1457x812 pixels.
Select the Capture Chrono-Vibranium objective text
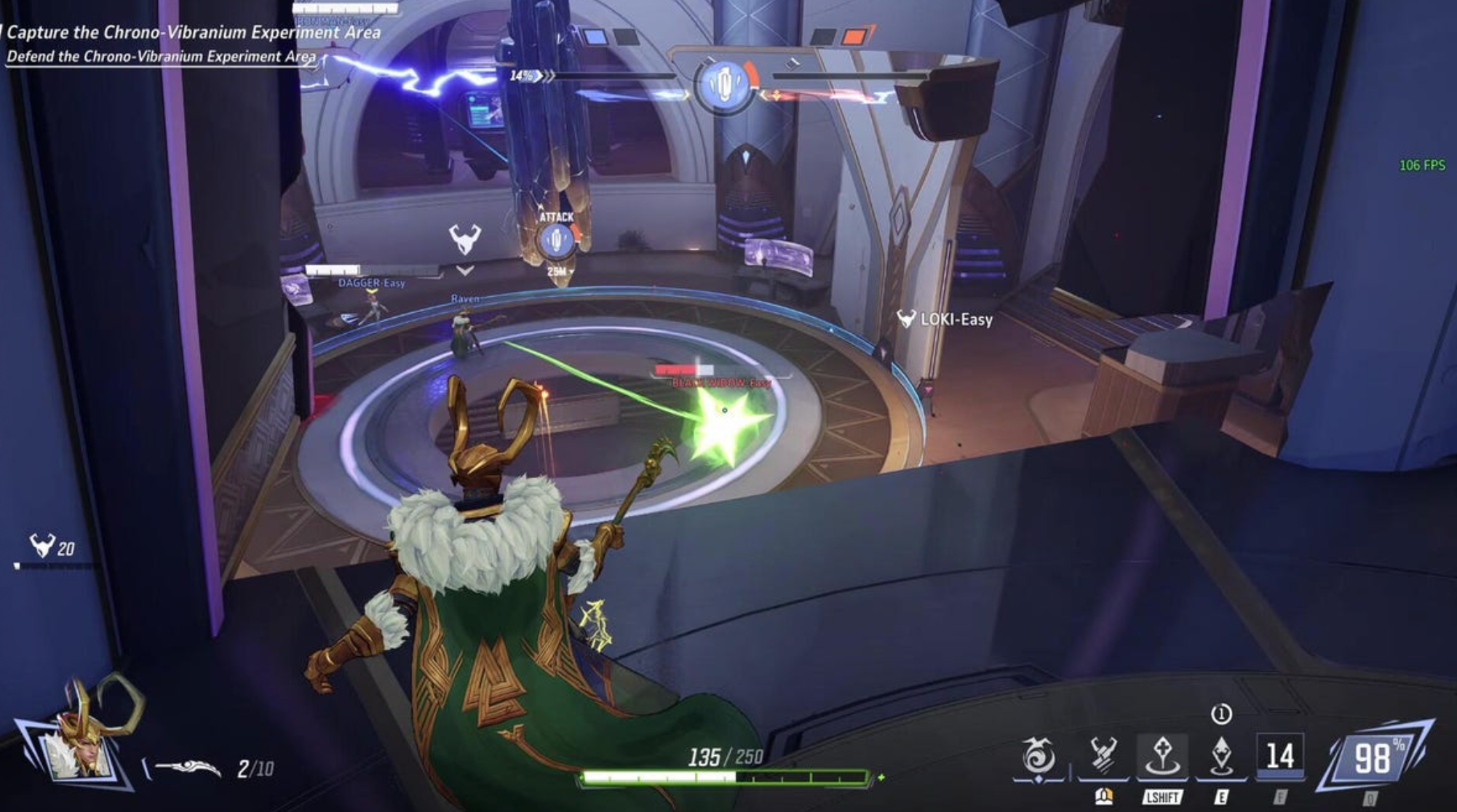[194, 32]
